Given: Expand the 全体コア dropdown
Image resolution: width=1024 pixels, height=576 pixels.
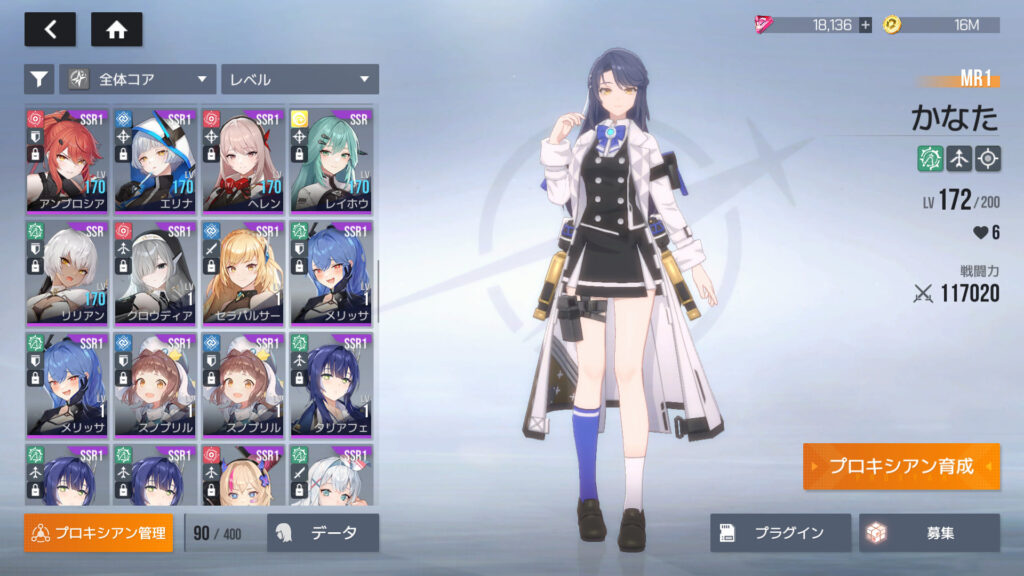Looking at the screenshot, I should click(138, 78).
